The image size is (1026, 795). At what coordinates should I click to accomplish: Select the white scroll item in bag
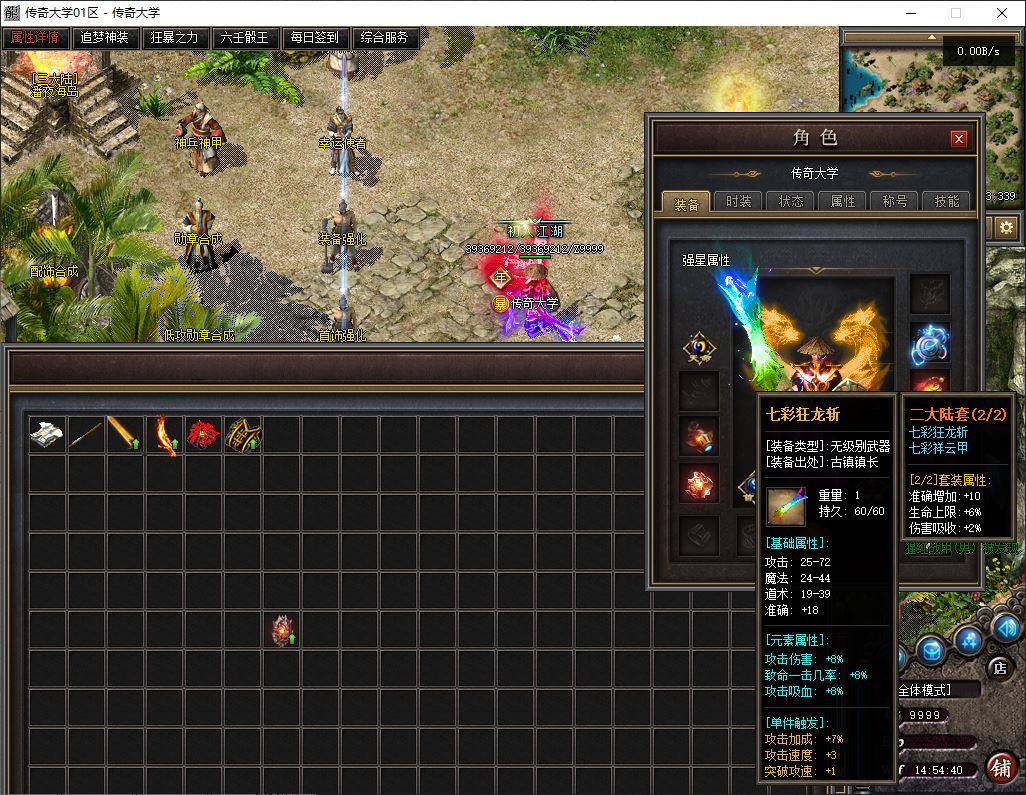[47, 434]
